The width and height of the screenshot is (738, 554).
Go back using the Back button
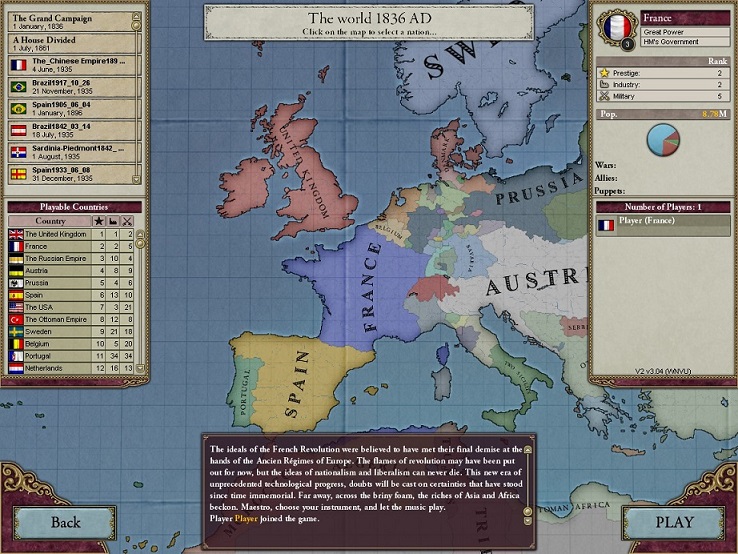point(65,521)
